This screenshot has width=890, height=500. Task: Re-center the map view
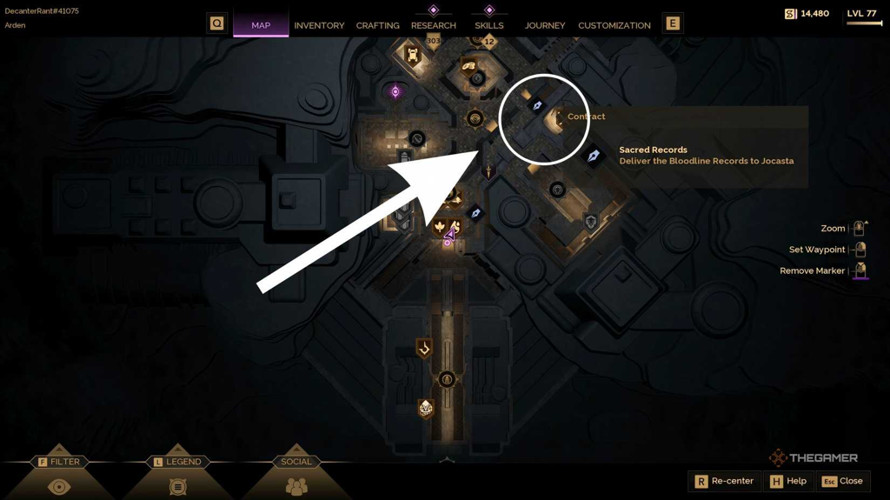point(724,481)
